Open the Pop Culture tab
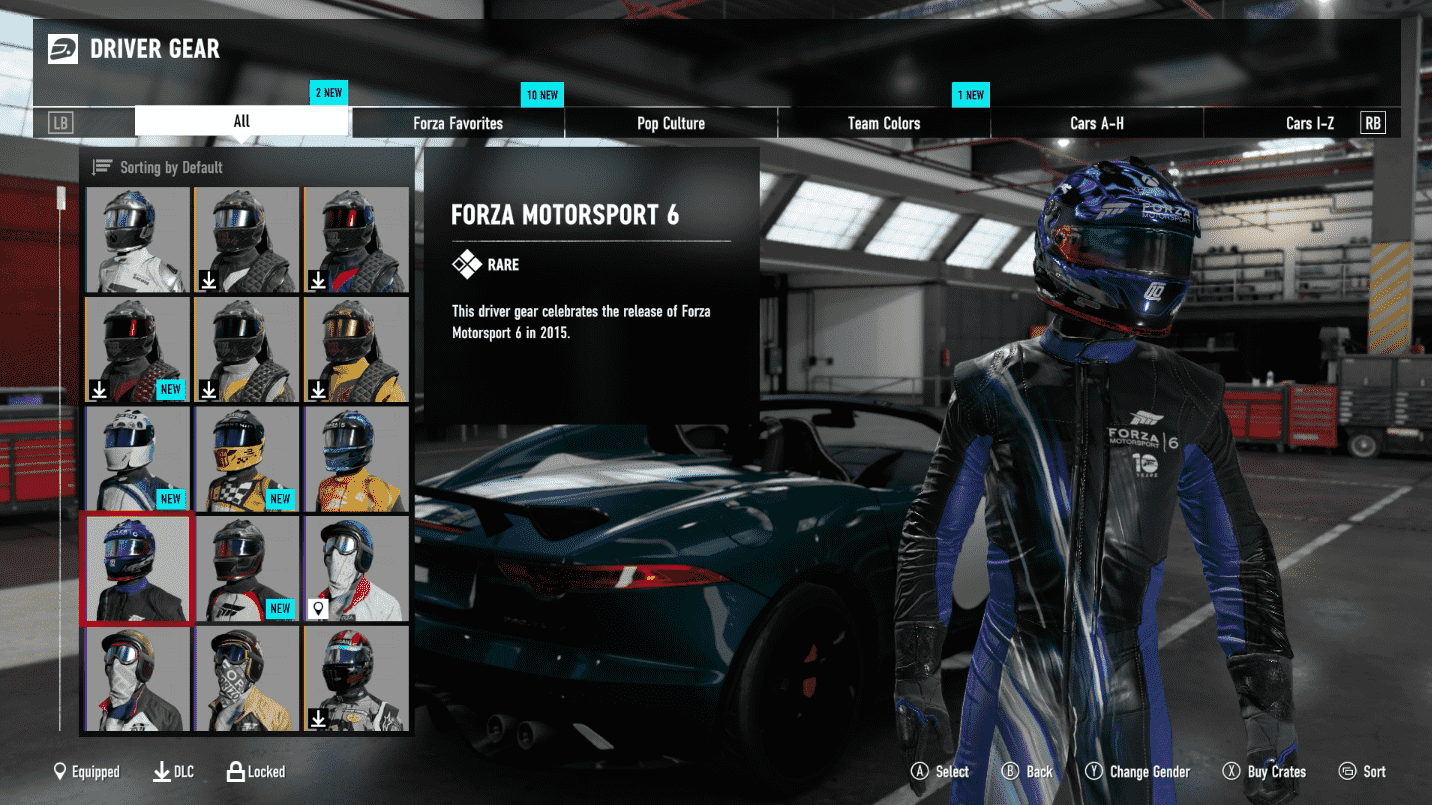This screenshot has height=805, width=1432. [671, 123]
